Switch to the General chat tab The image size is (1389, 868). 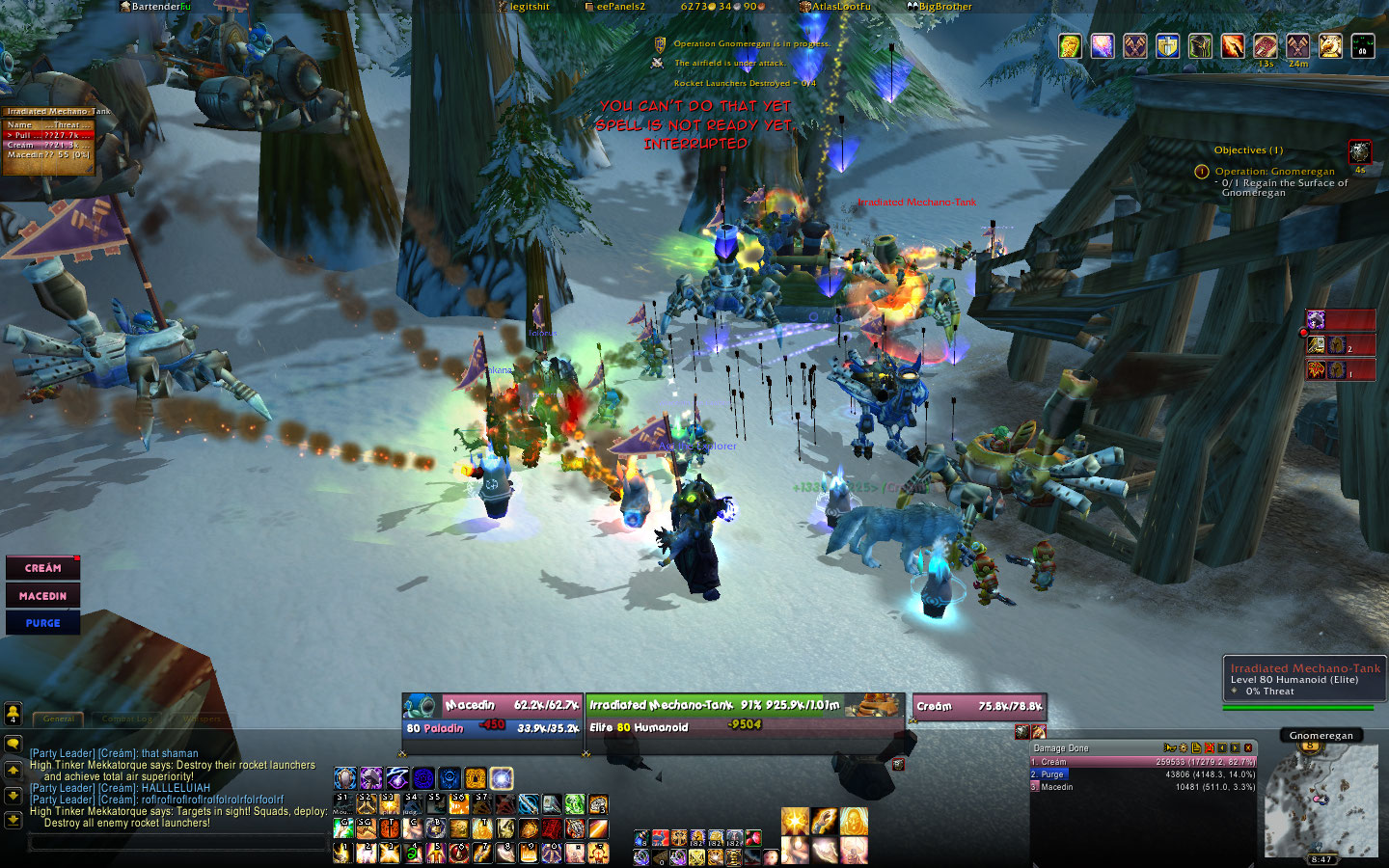click(59, 719)
